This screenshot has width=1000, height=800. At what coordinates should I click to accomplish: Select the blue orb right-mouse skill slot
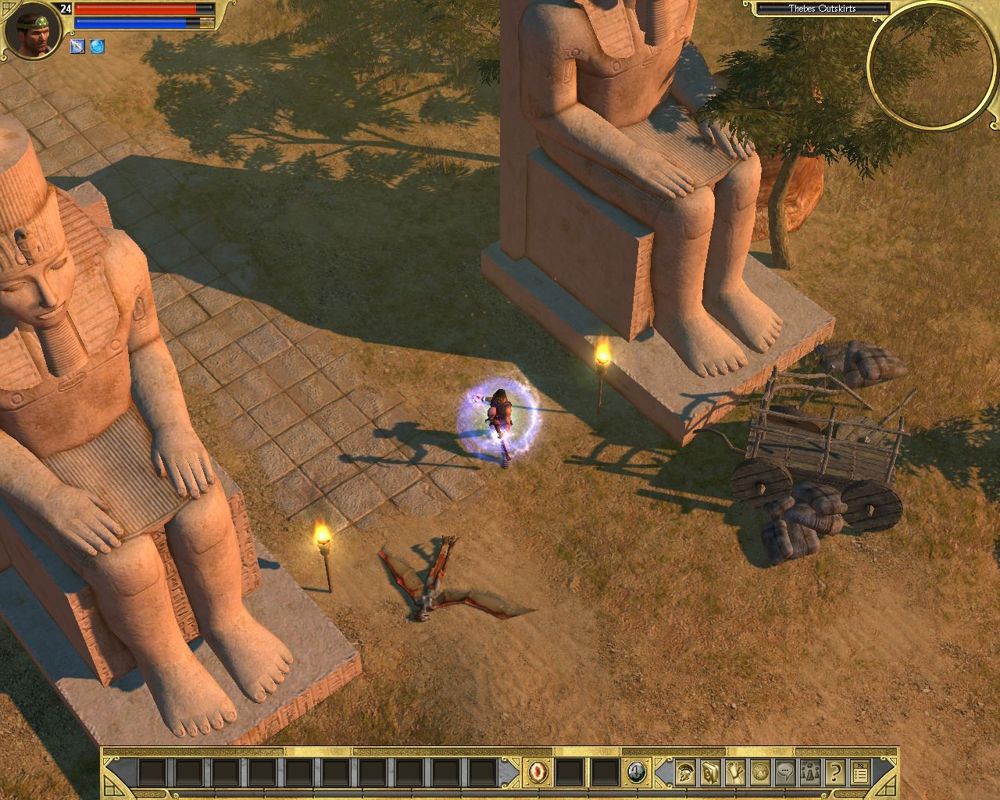click(x=636, y=772)
